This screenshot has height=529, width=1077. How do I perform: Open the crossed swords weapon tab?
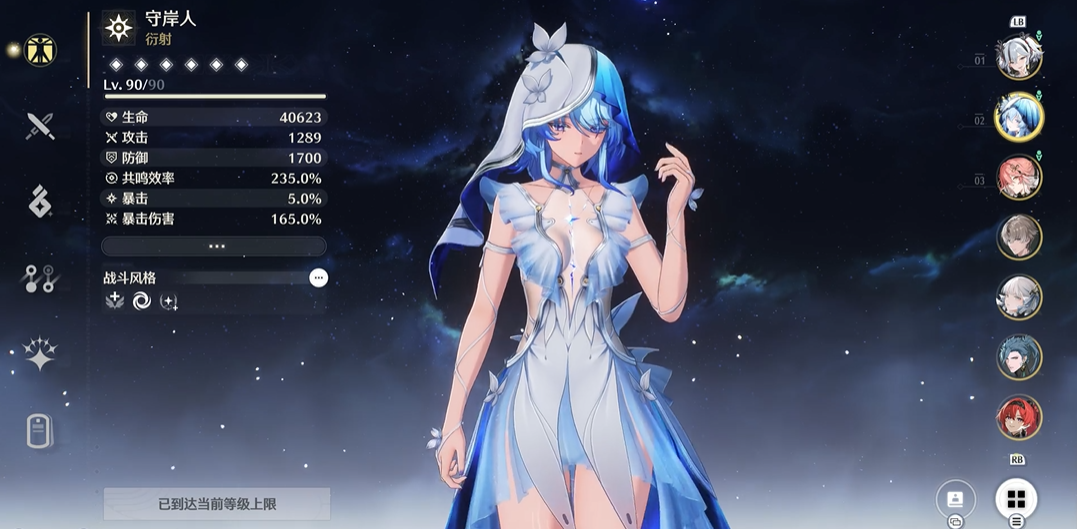pyautogui.click(x=40, y=126)
